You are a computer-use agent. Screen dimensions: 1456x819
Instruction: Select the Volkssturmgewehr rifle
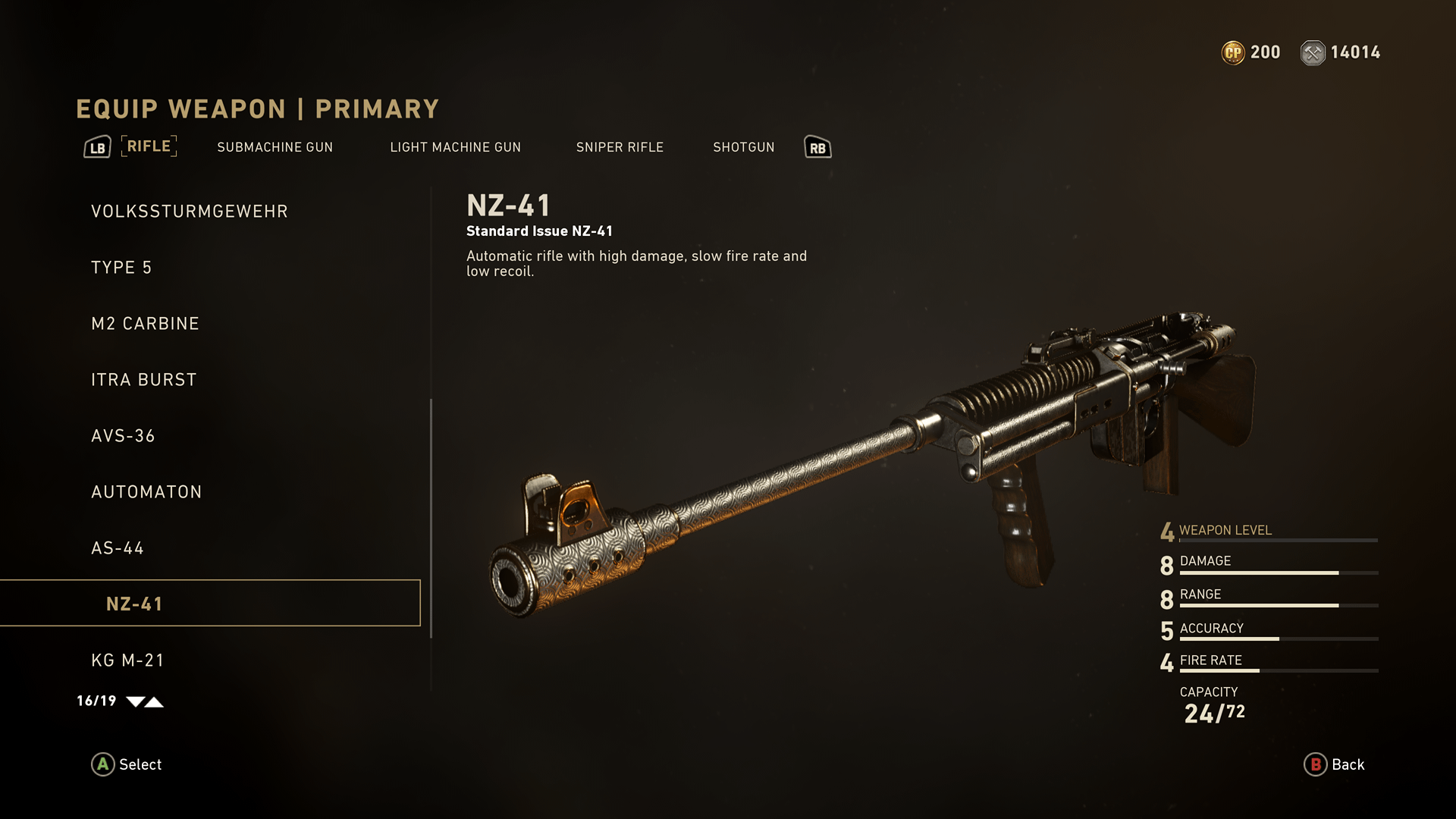pos(190,212)
